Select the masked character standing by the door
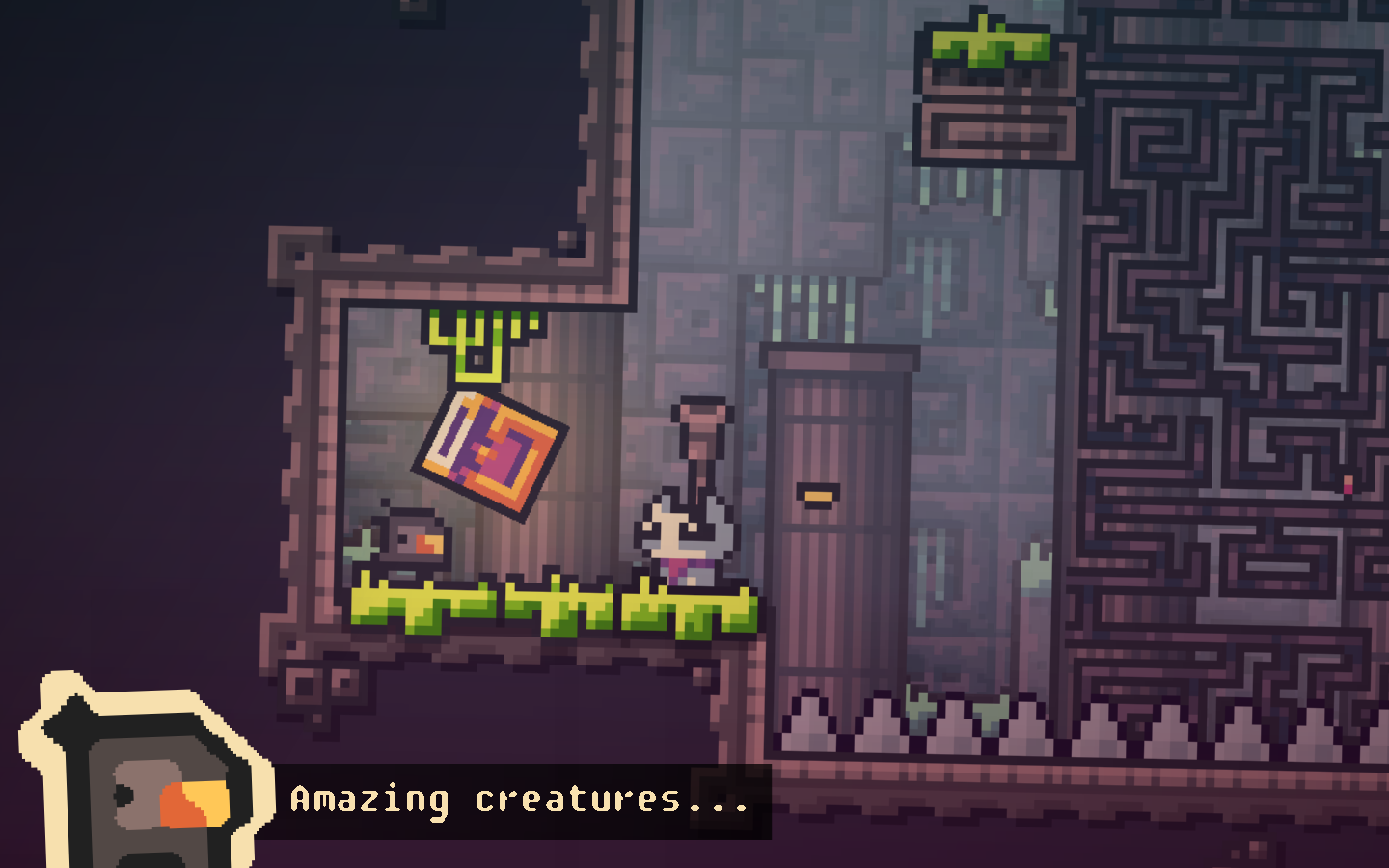The height and width of the screenshot is (868, 1389). (x=687, y=540)
